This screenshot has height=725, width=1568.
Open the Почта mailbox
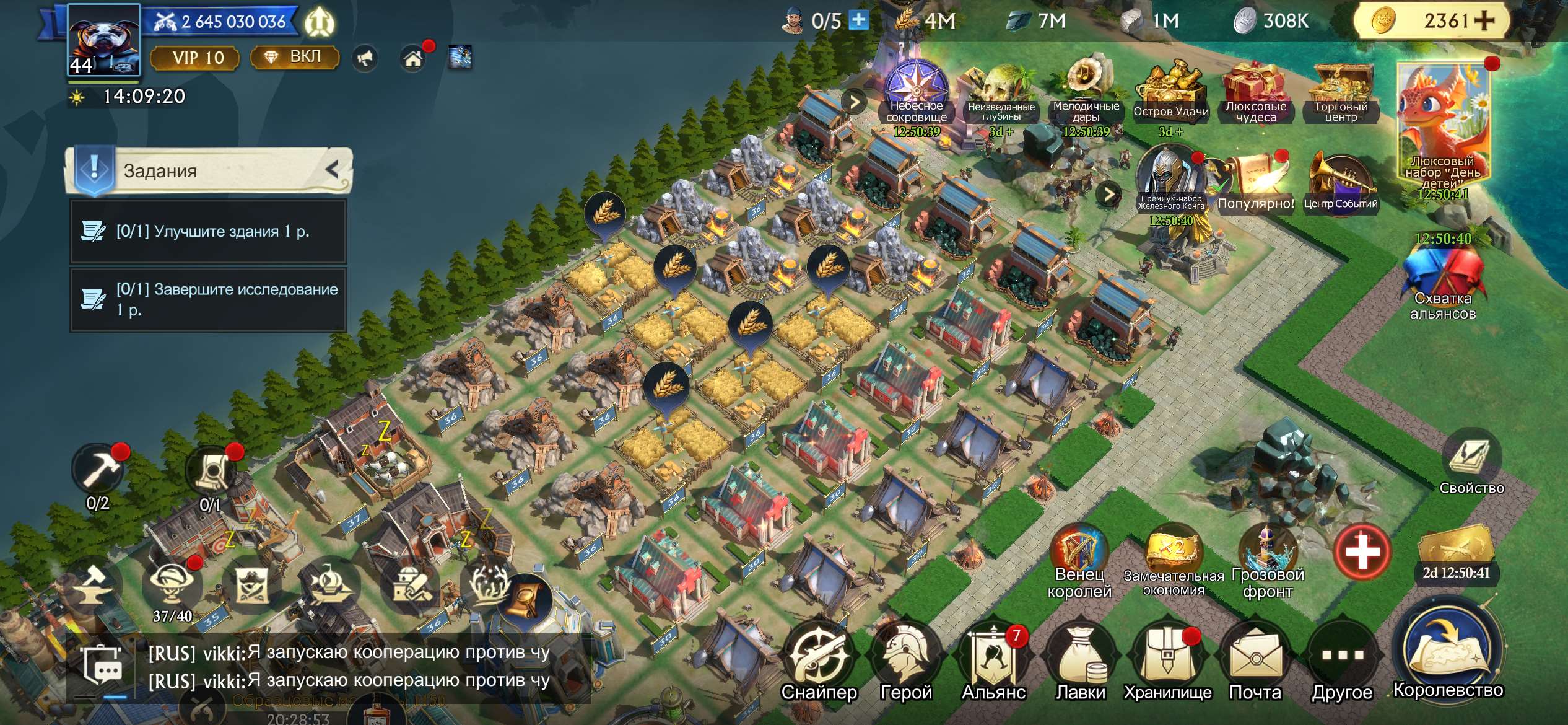[x=1255, y=662]
